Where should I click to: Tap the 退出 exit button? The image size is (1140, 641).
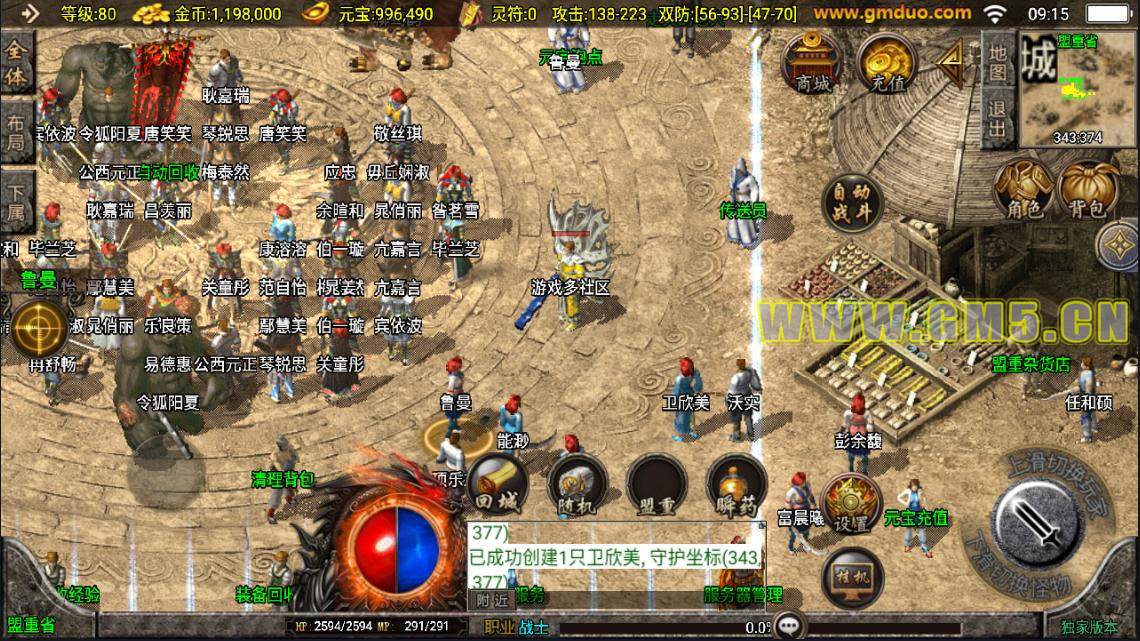click(x=997, y=119)
